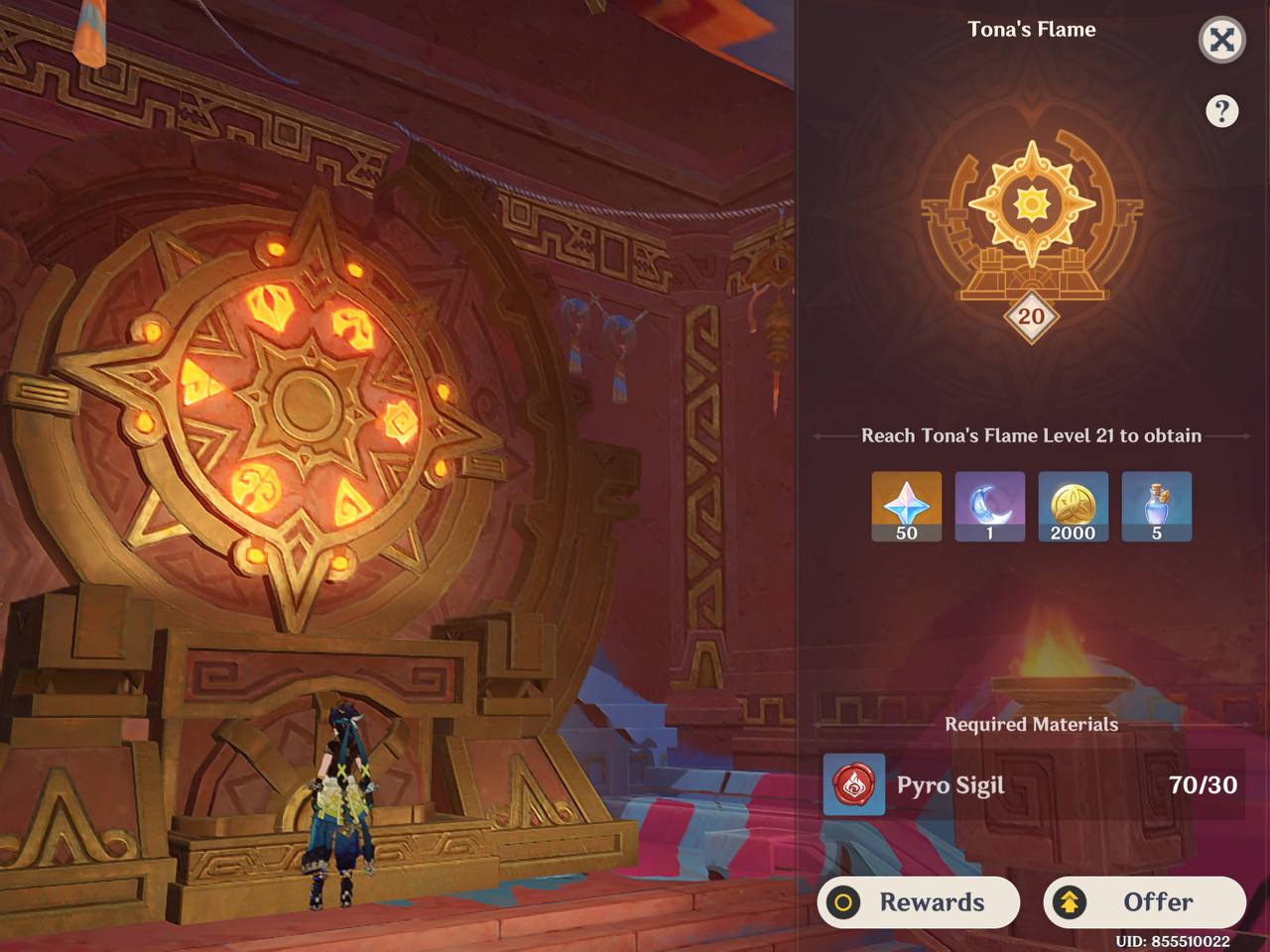Screen dimensions: 1270x952
Task: Click the 50 count under the Primogem
Action: point(906,534)
